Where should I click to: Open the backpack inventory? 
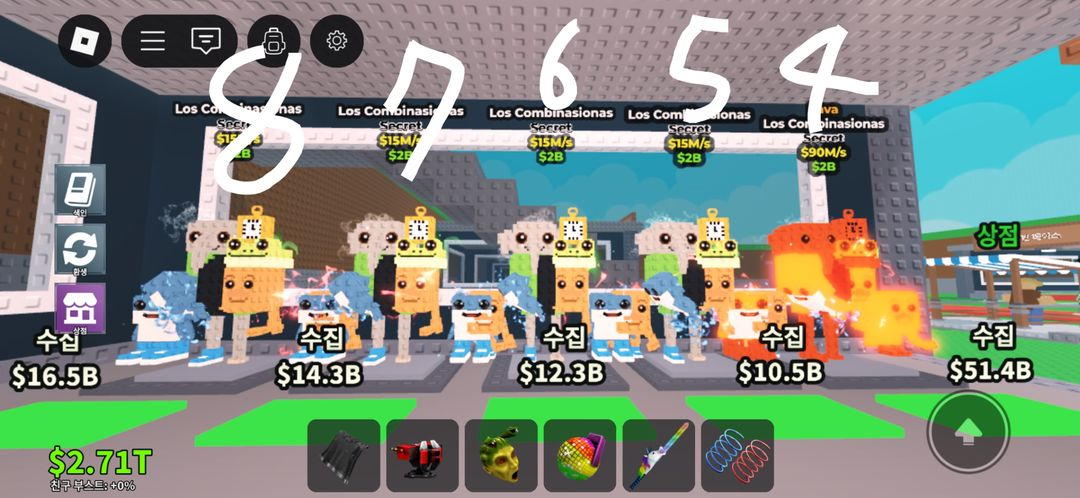pyautogui.click(x=273, y=40)
